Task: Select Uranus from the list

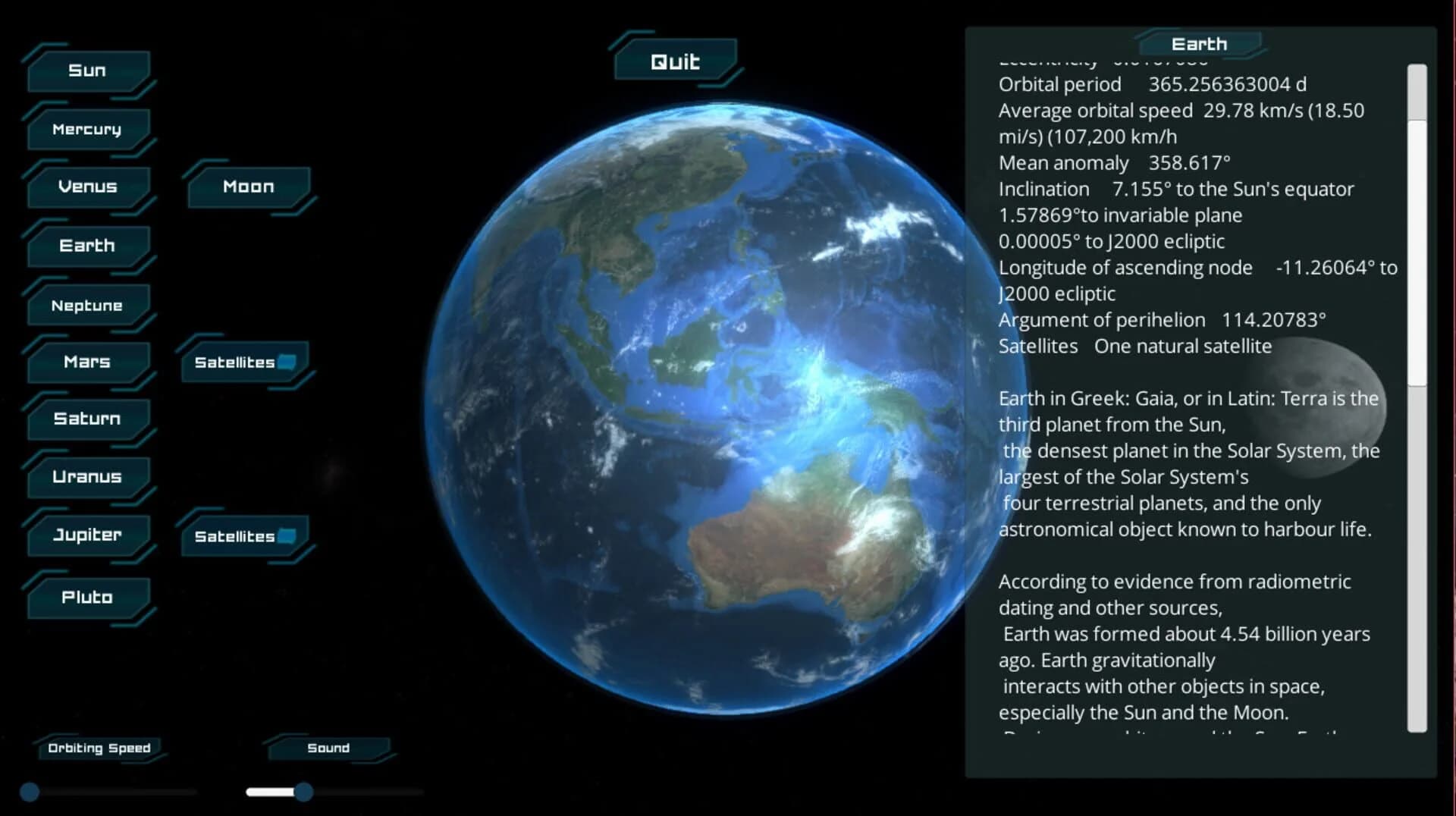Action: click(x=87, y=478)
